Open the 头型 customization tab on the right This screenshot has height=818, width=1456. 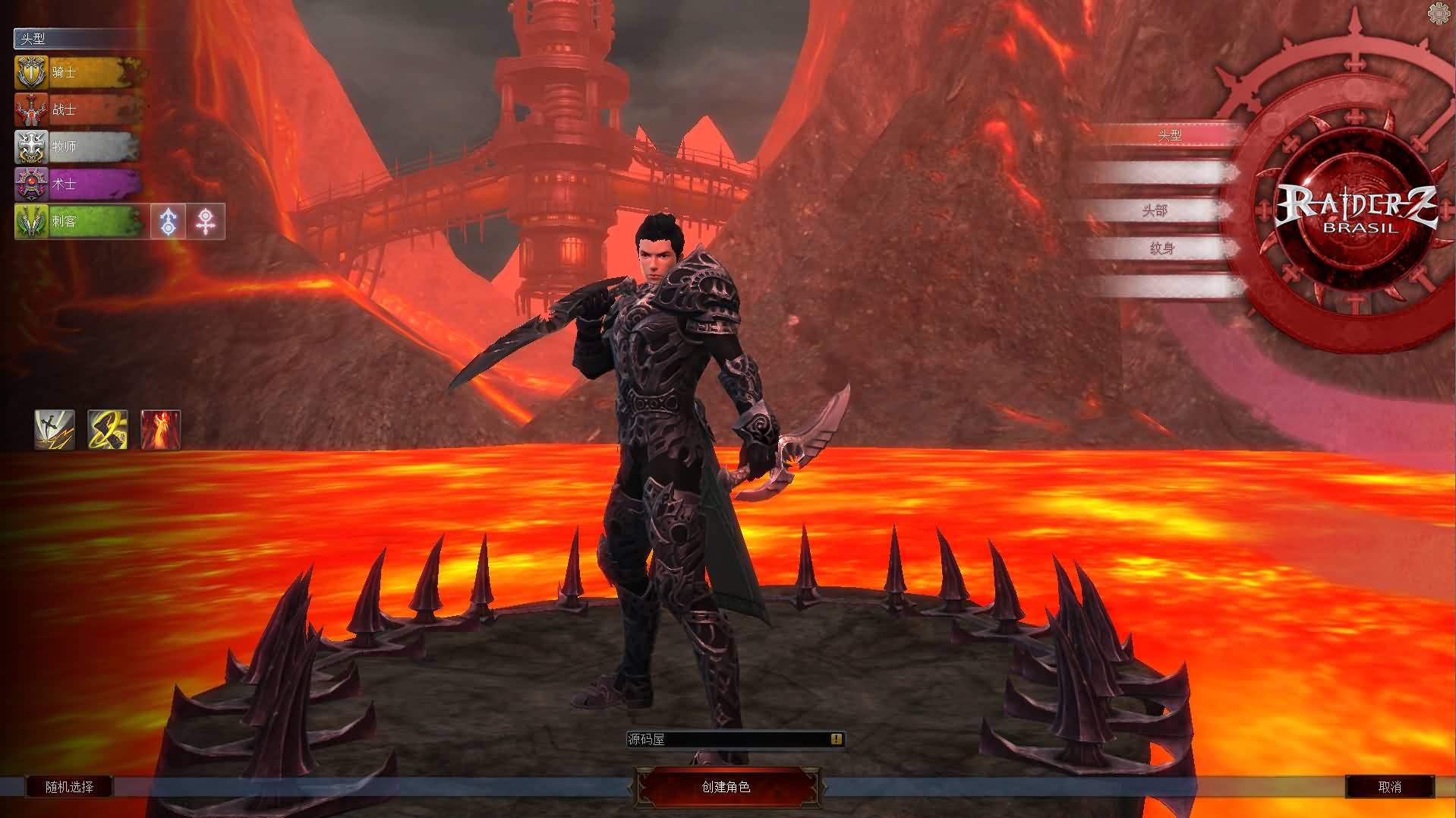tap(1169, 135)
